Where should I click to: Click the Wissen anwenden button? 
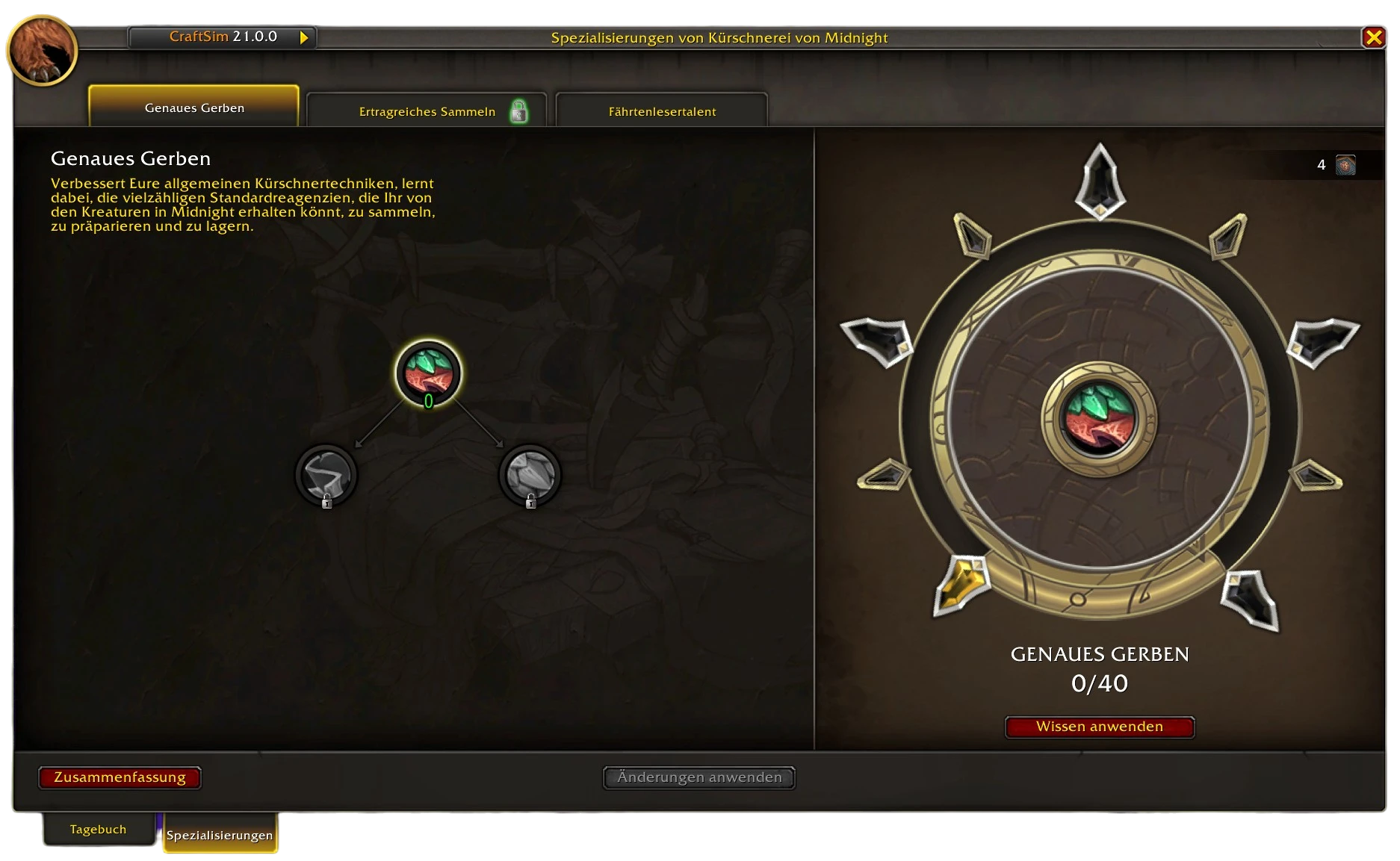pyautogui.click(x=1099, y=727)
